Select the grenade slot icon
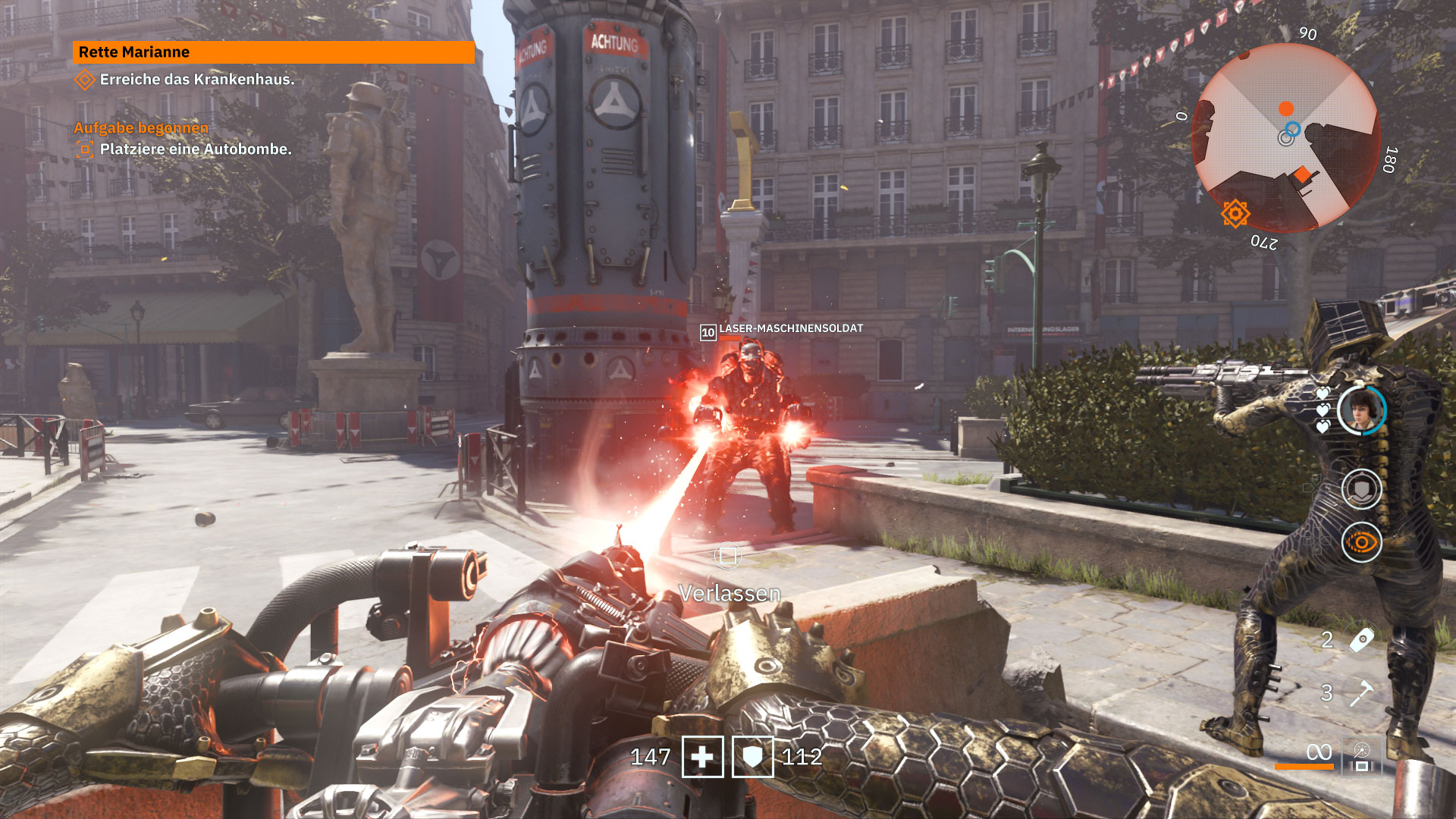1456x819 pixels. (x=1362, y=639)
